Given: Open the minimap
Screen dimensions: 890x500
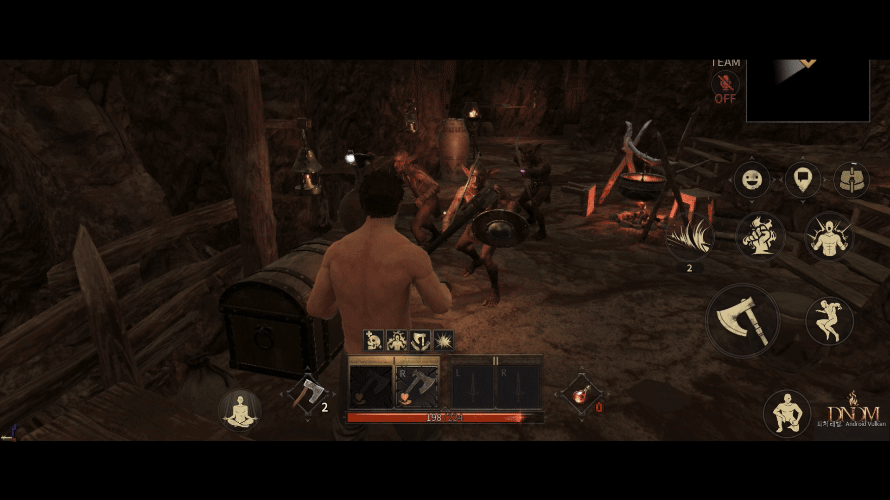Looking at the screenshot, I should point(807,90).
